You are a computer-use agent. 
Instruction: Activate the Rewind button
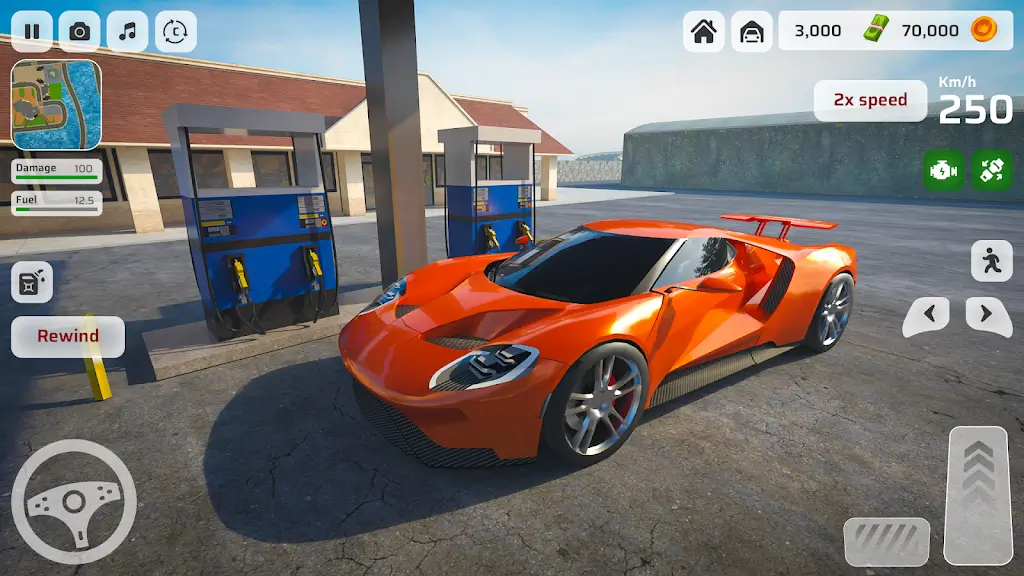(68, 336)
